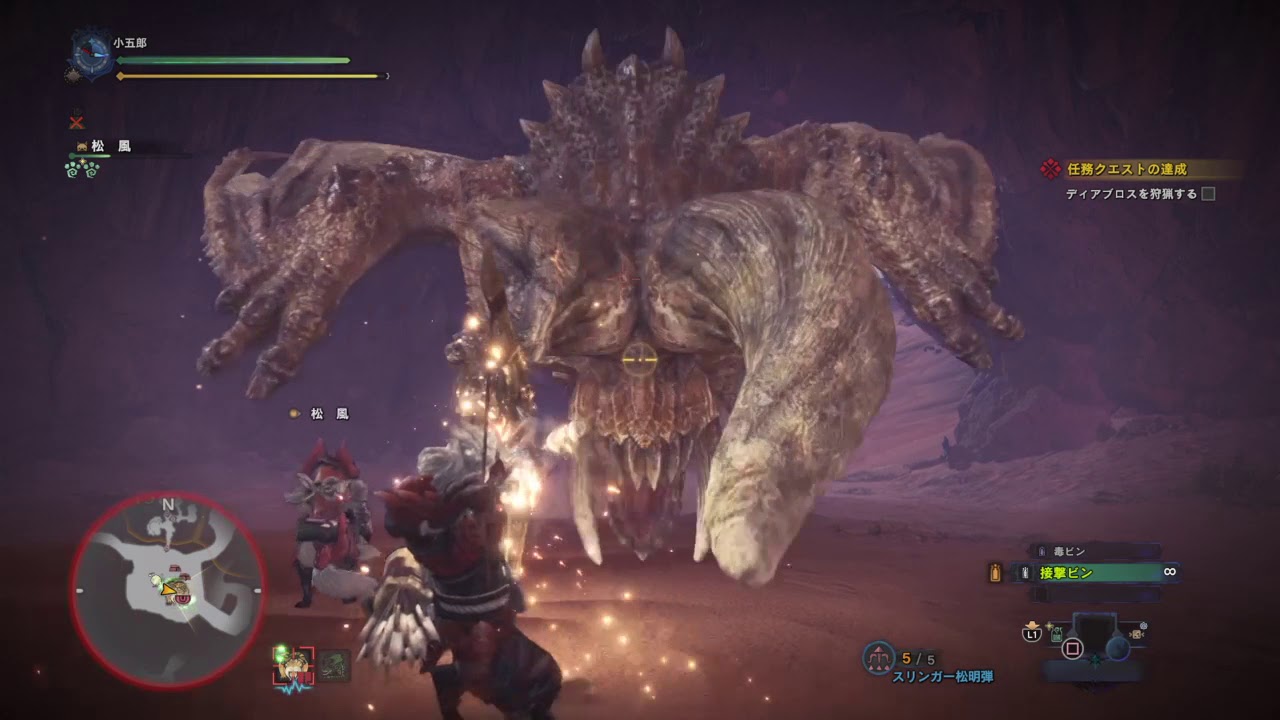This screenshot has height=720, width=1280.
Task: Click the orange bottle coating icon
Action: point(995,573)
